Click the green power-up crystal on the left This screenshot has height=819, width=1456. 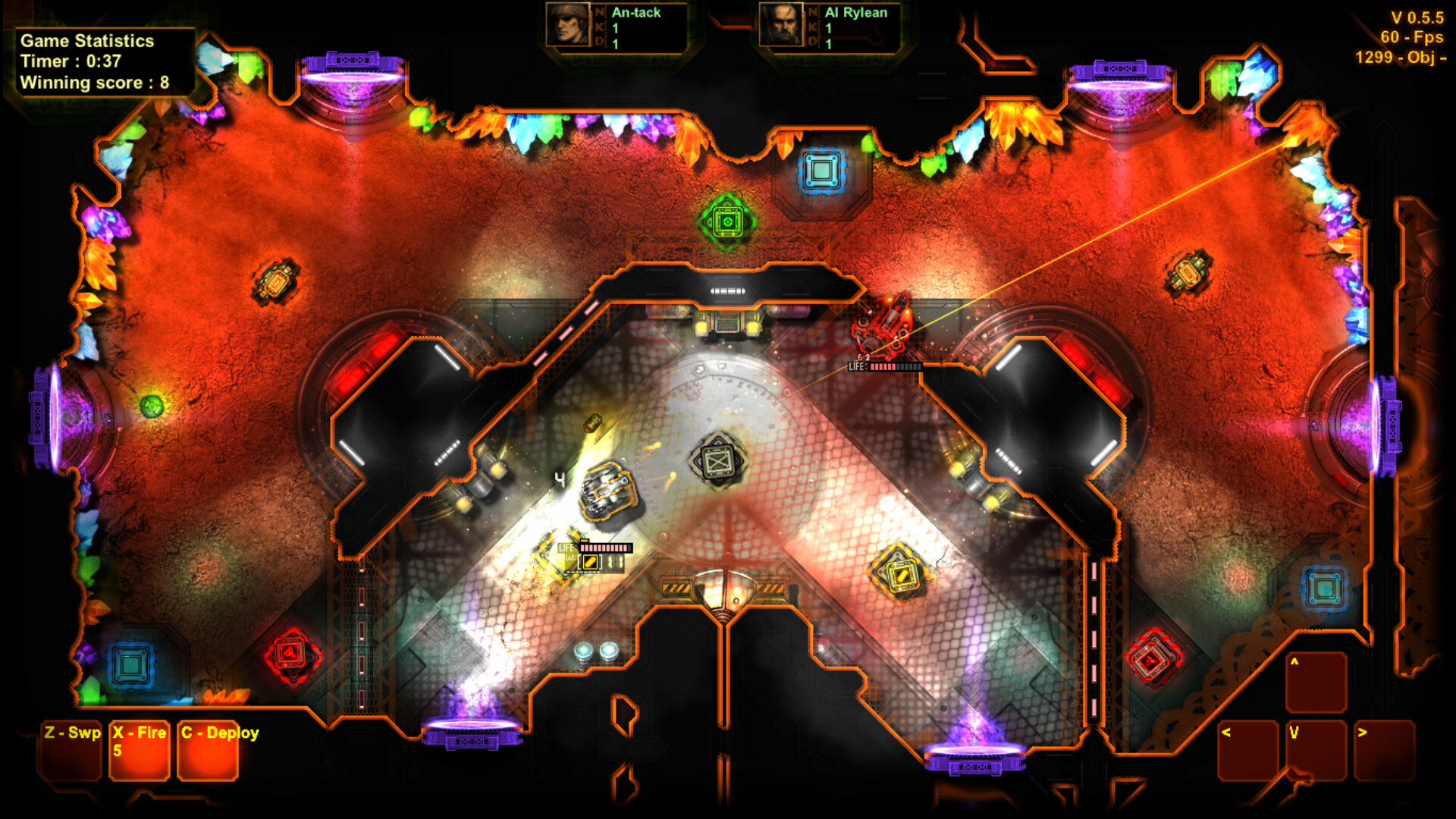coord(152,407)
